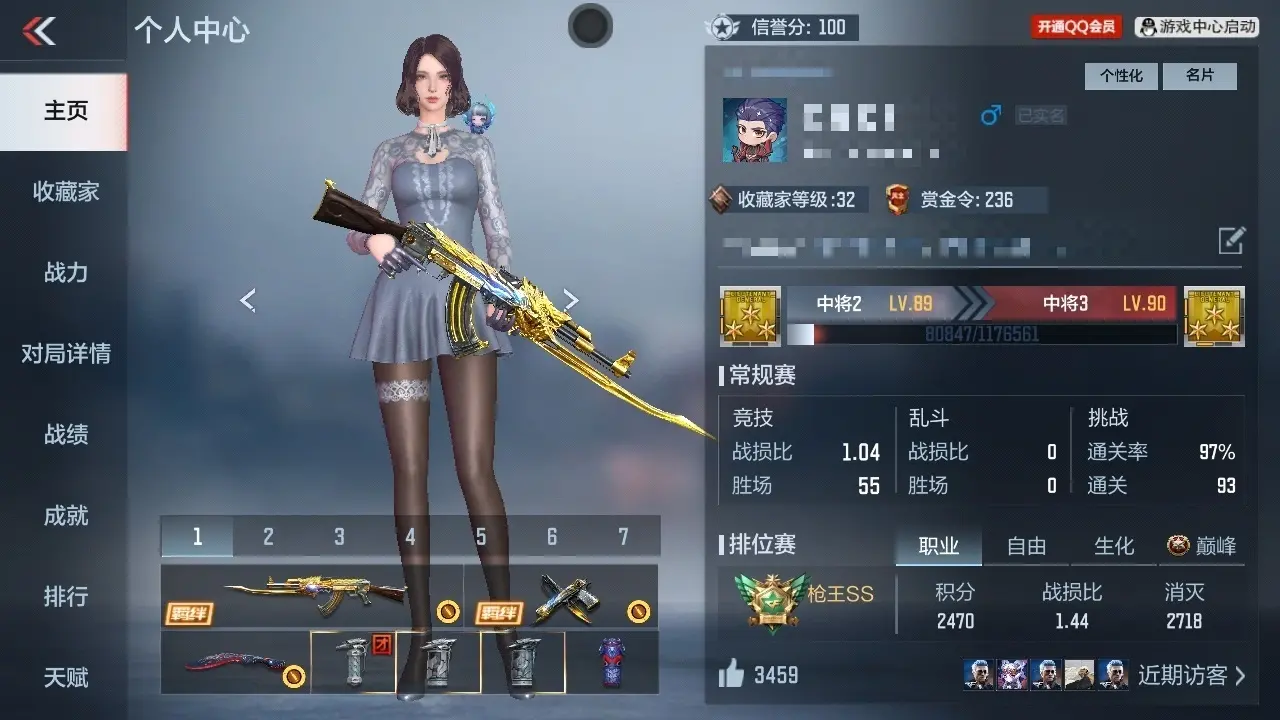The height and width of the screenshot is (720, 1280).
Task: Select loadout bag number 2
Action: click(268, 537)
